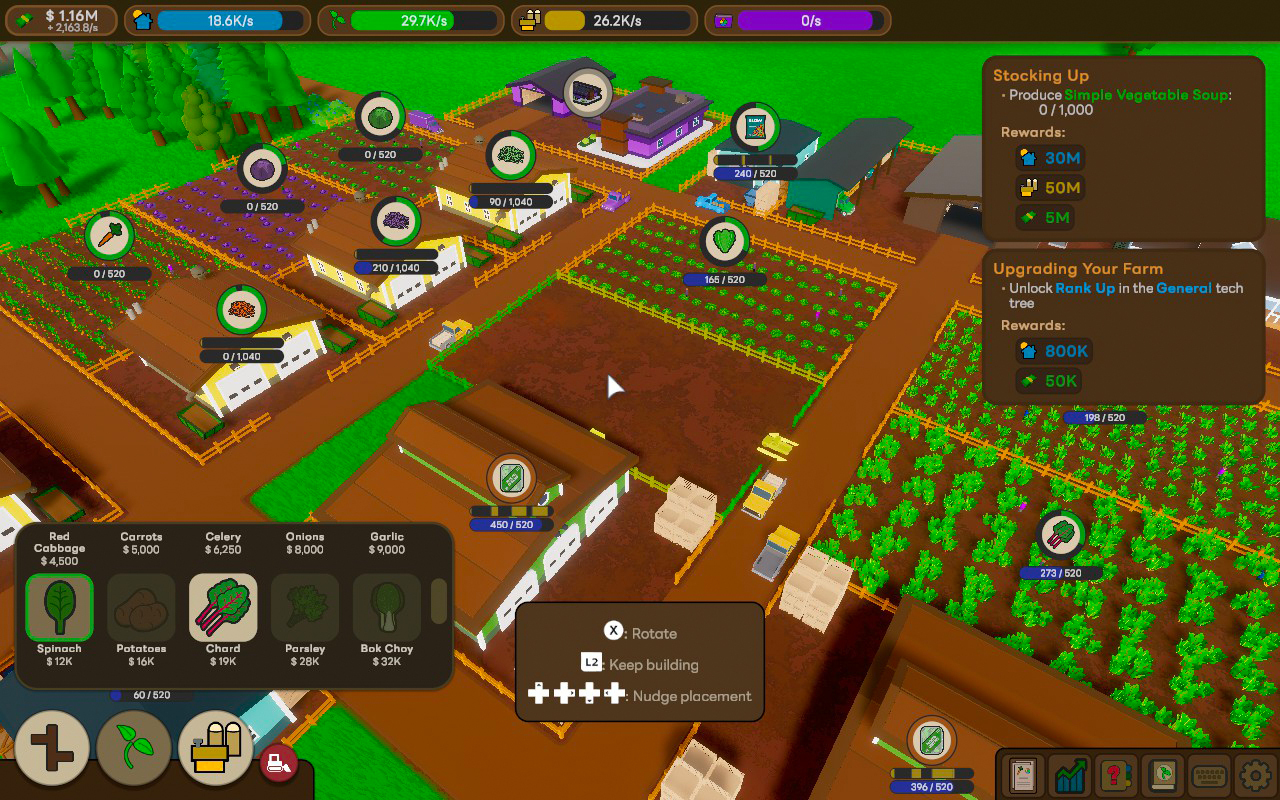Open the almanac journal icon bottom right
This screenshot has width=1280, height=800.
(1163, 775)
